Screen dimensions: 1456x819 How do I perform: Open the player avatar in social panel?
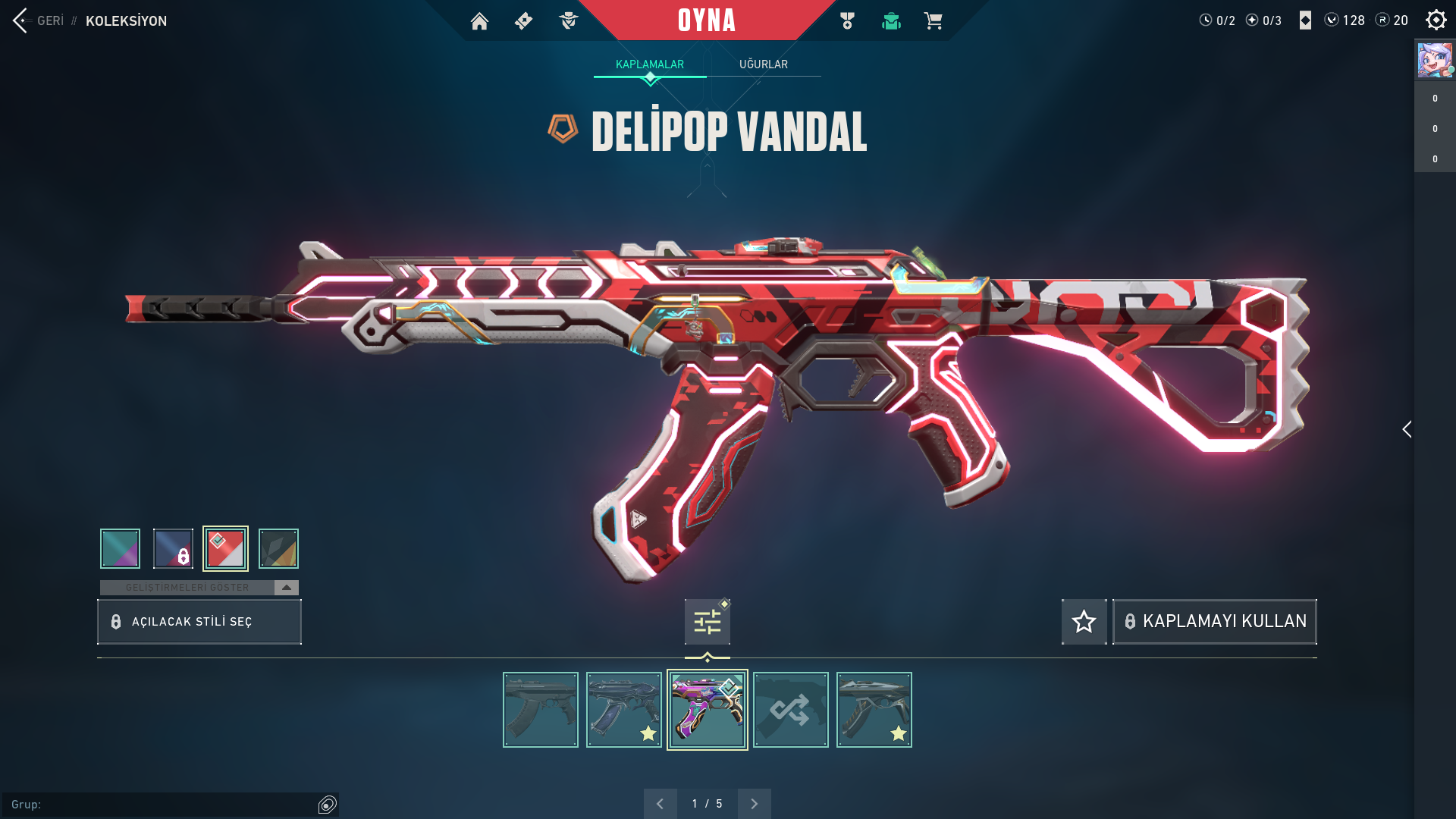point(1434,61)
